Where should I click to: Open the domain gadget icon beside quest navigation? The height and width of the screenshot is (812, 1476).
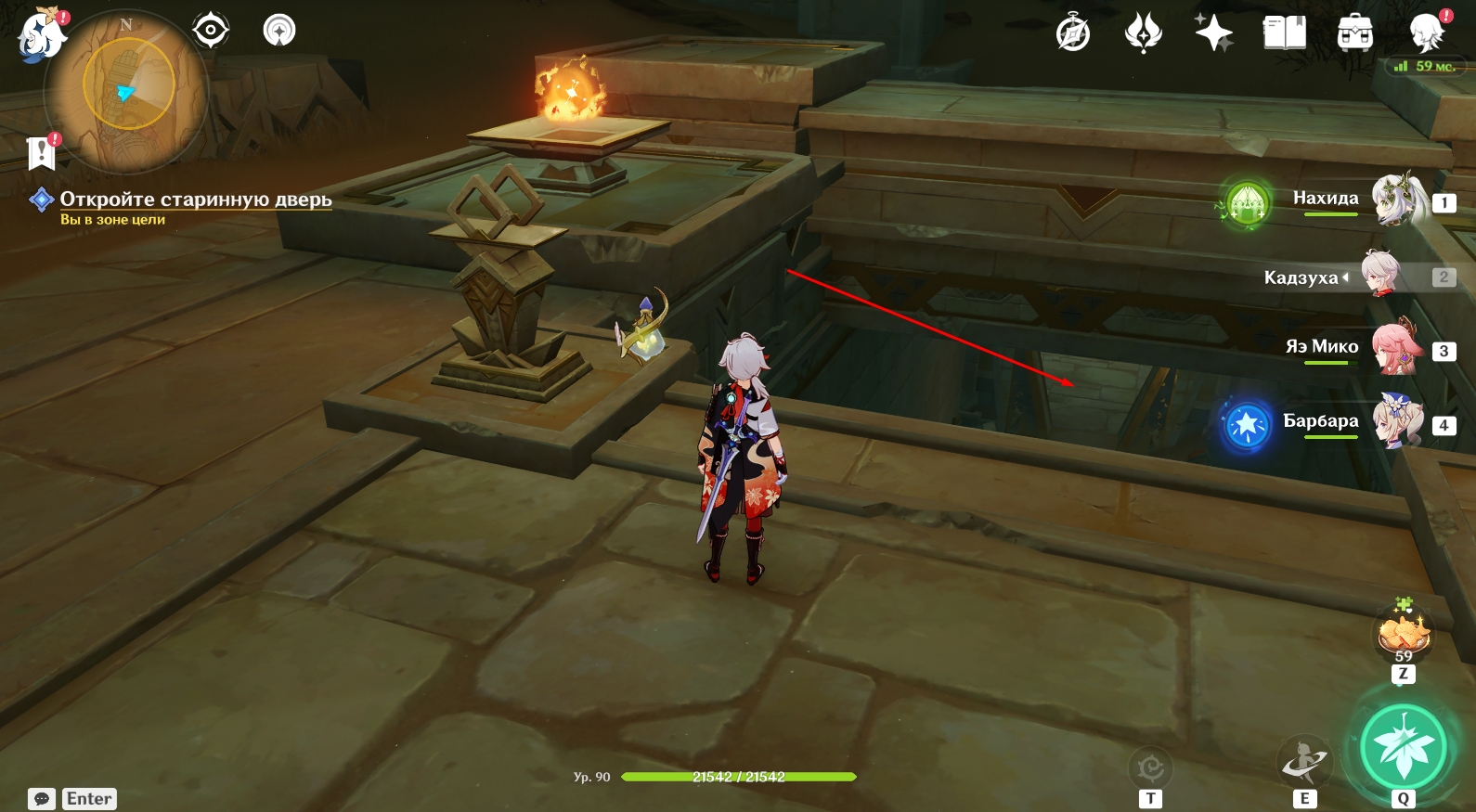coord(278,31)
